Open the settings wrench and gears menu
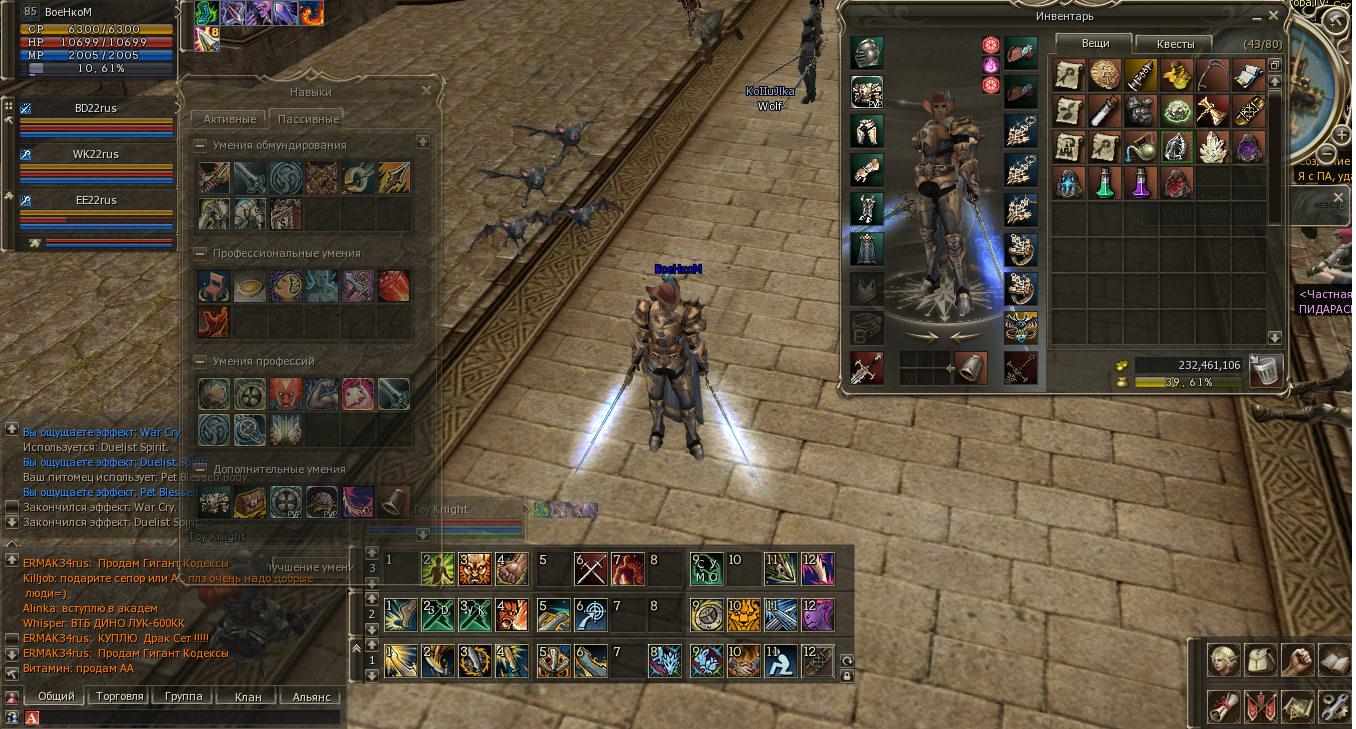This screenshot has height=729, width=1356. [1335, 706]
